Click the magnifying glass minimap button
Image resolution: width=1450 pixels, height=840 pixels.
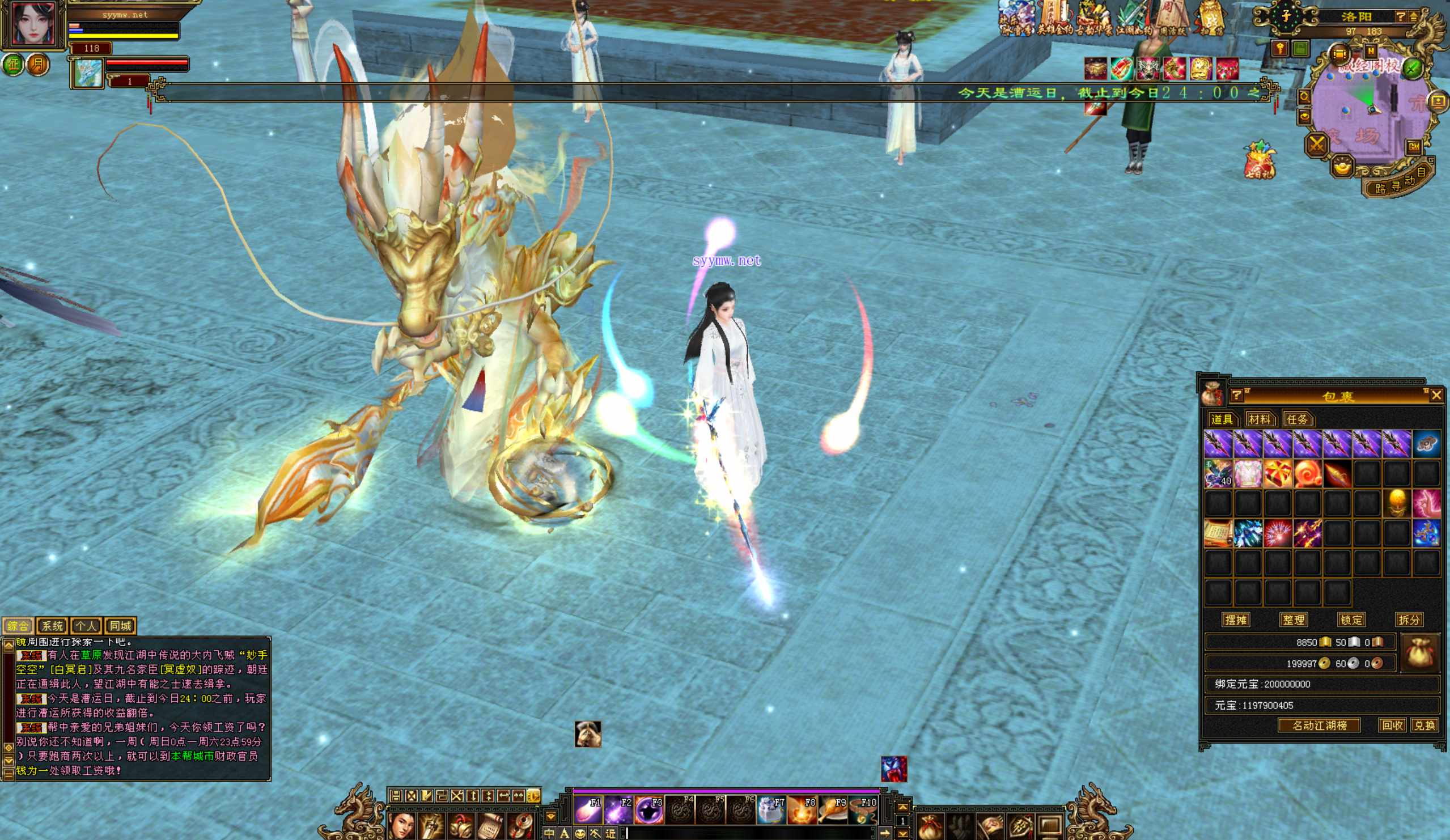[1304, 97]
